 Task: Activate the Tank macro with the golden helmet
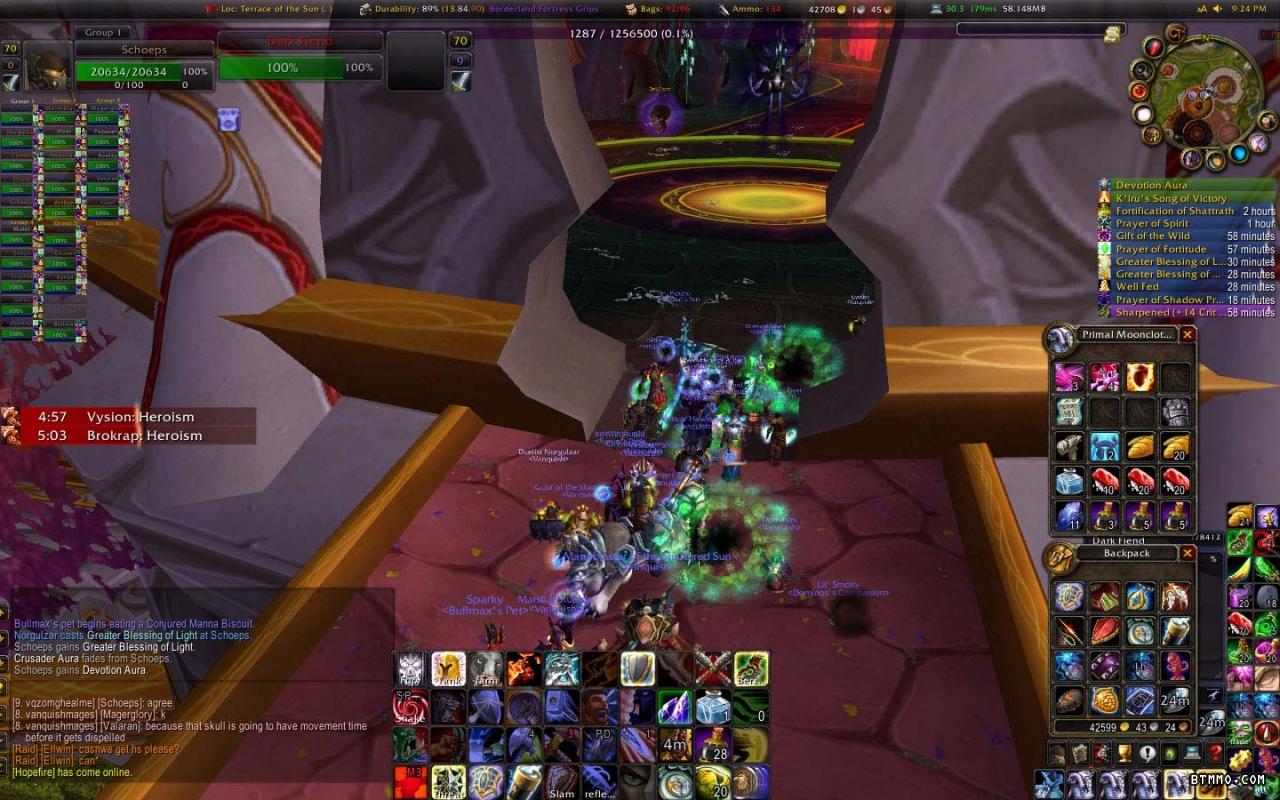[x=448, y=668]
